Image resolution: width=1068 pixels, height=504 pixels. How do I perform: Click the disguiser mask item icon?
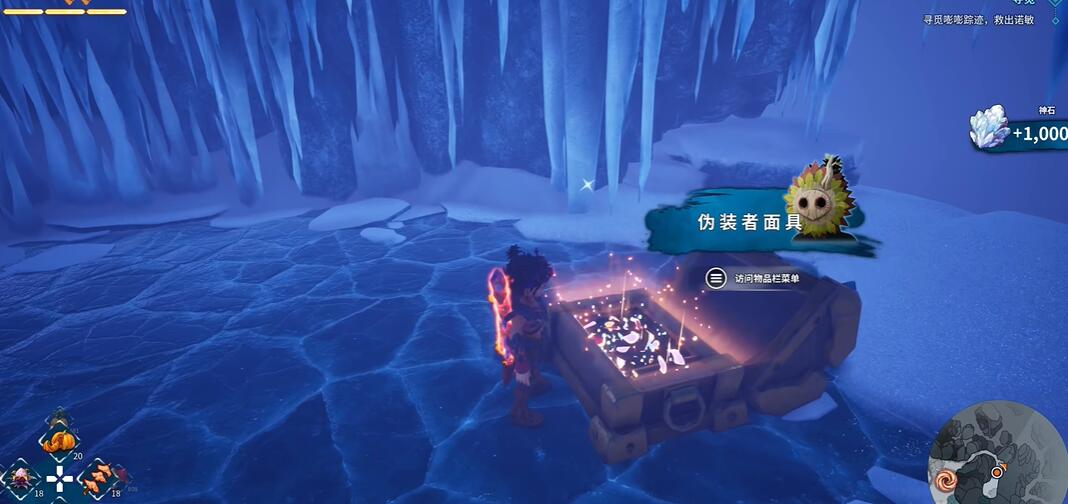[x=820, y=202]
